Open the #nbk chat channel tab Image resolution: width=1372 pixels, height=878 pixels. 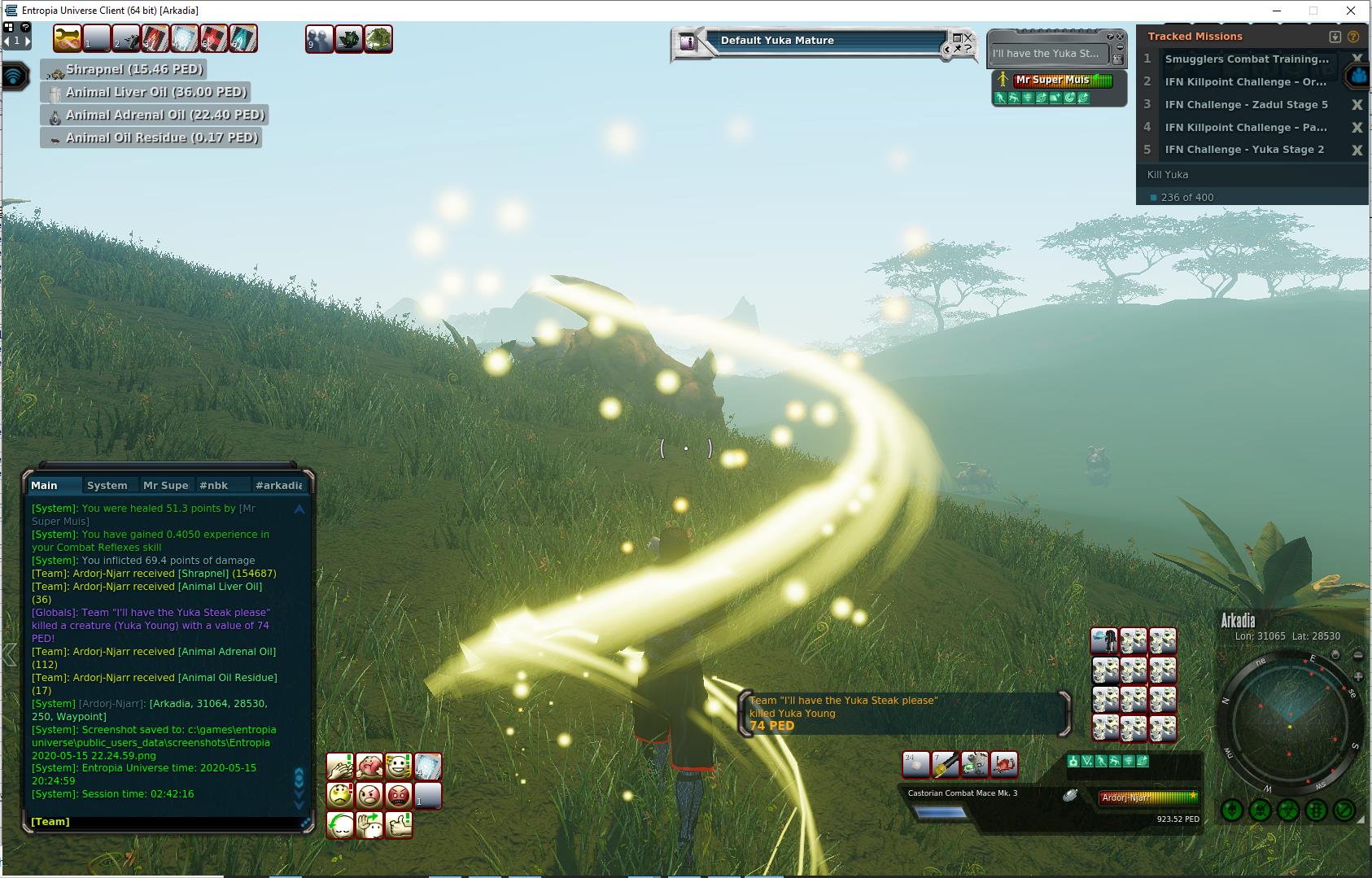click(213, 485)
